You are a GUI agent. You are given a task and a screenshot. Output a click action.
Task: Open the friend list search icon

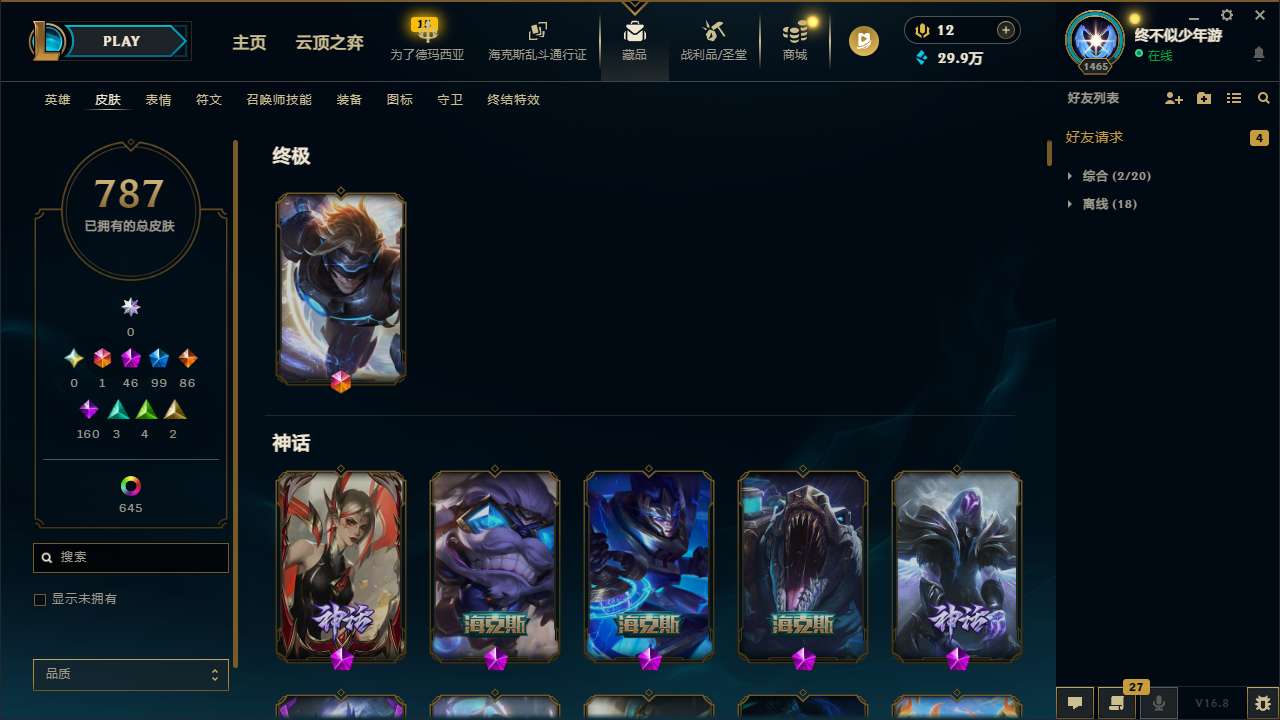tap(1264, 98)
